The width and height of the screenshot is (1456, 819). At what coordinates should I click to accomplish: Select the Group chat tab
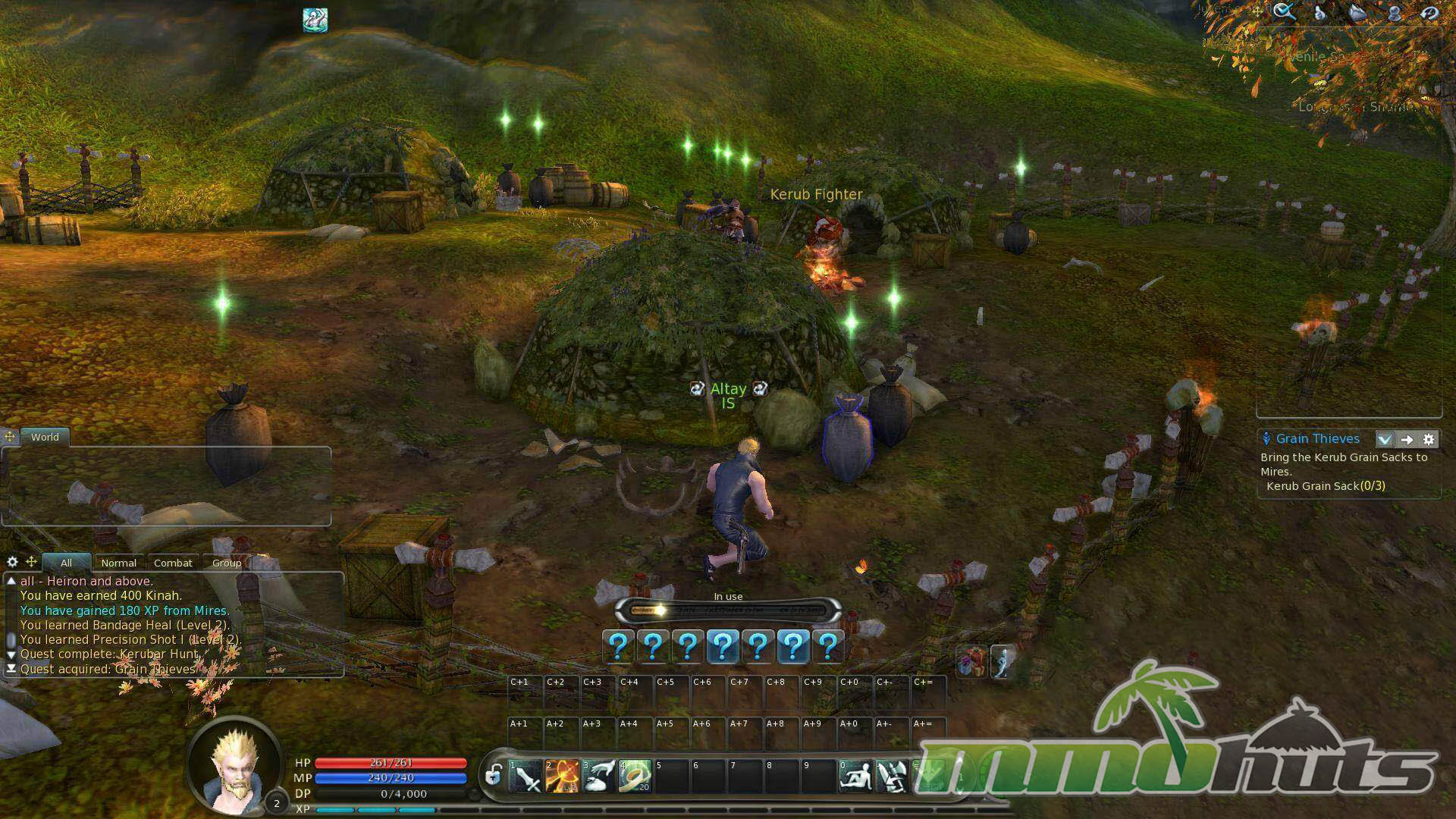pos(226,563)
